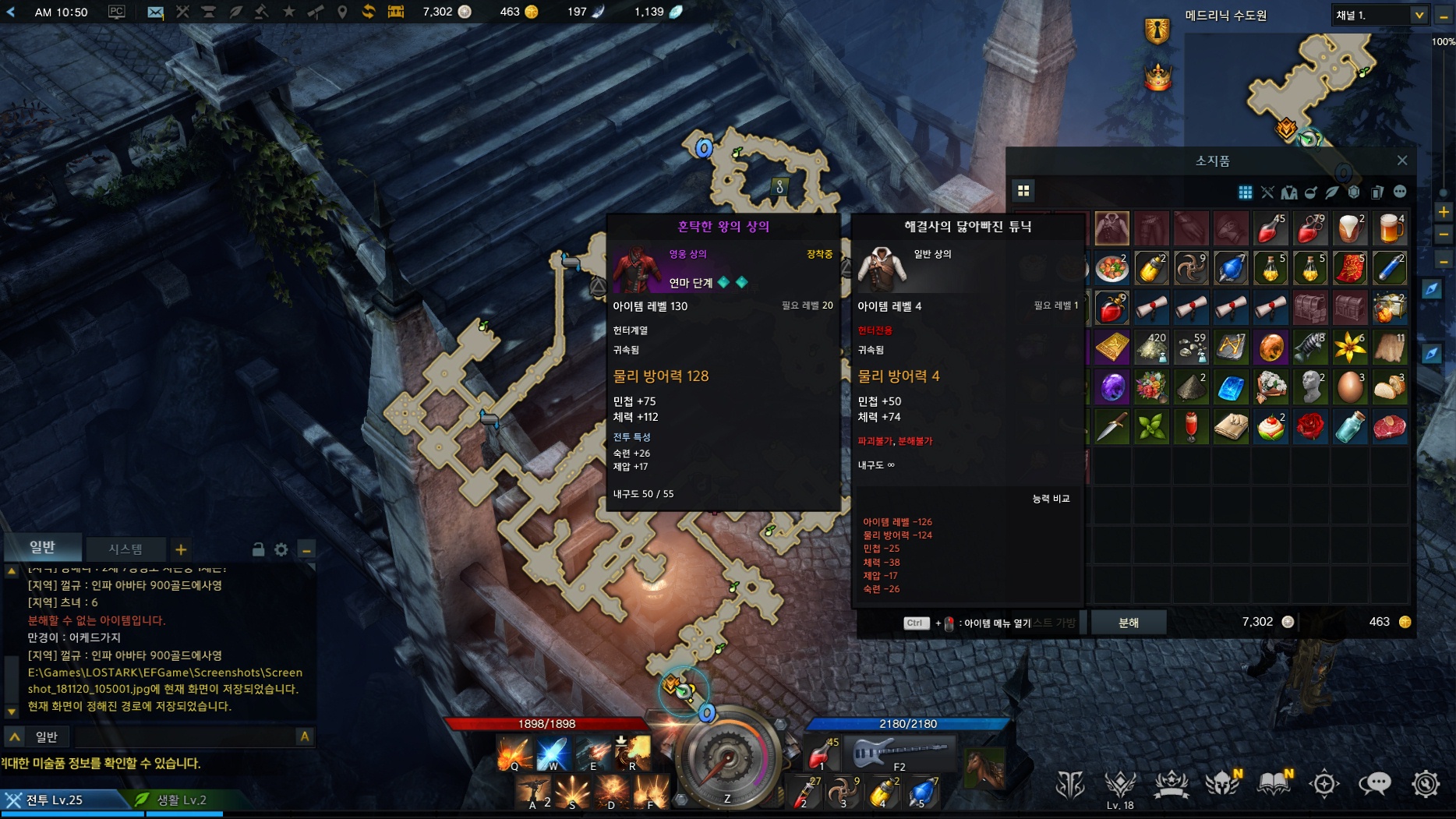The height and width of the screenshot is (819, 1456).
Task: Open chat settings gear icon
Action: coord(281,549)
